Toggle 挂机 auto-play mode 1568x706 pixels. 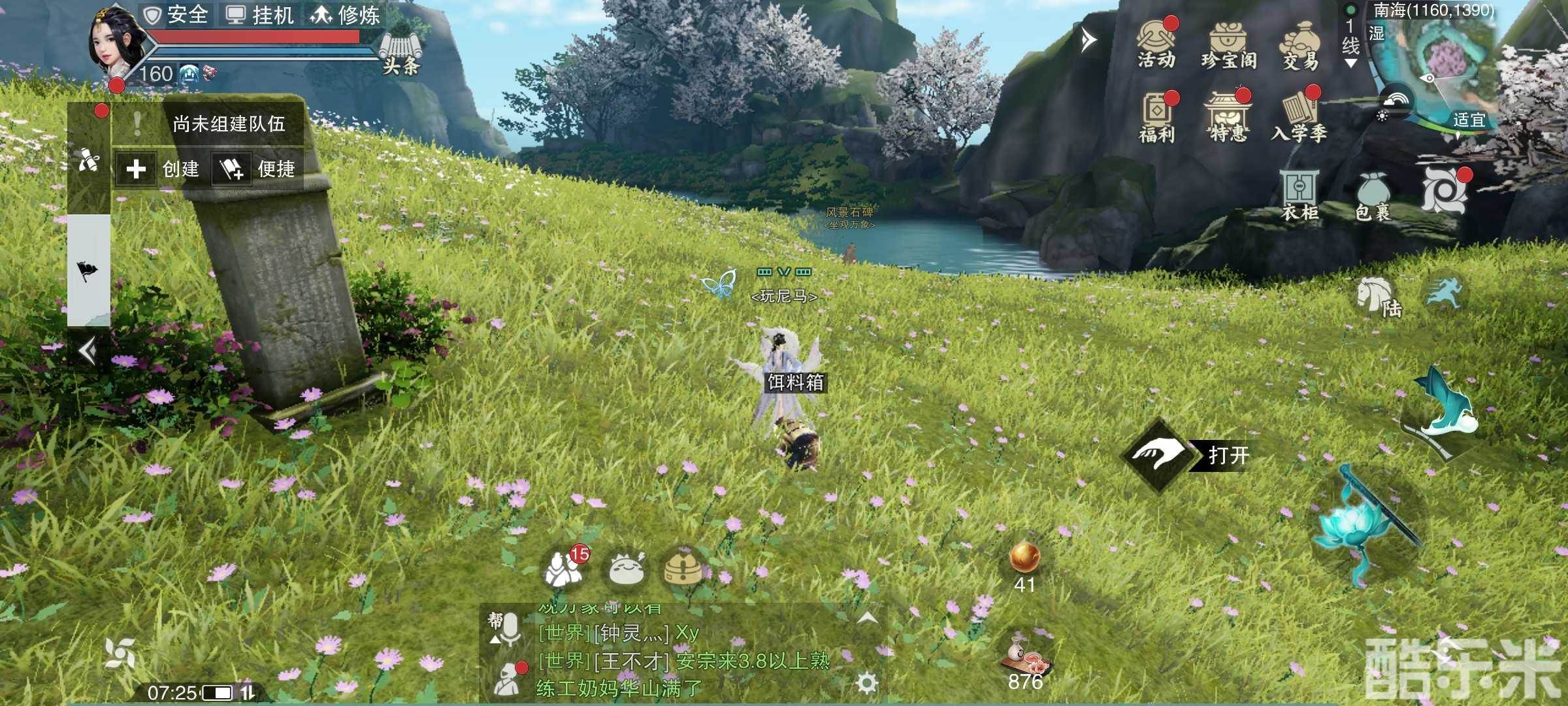click(x=260, y=14)
